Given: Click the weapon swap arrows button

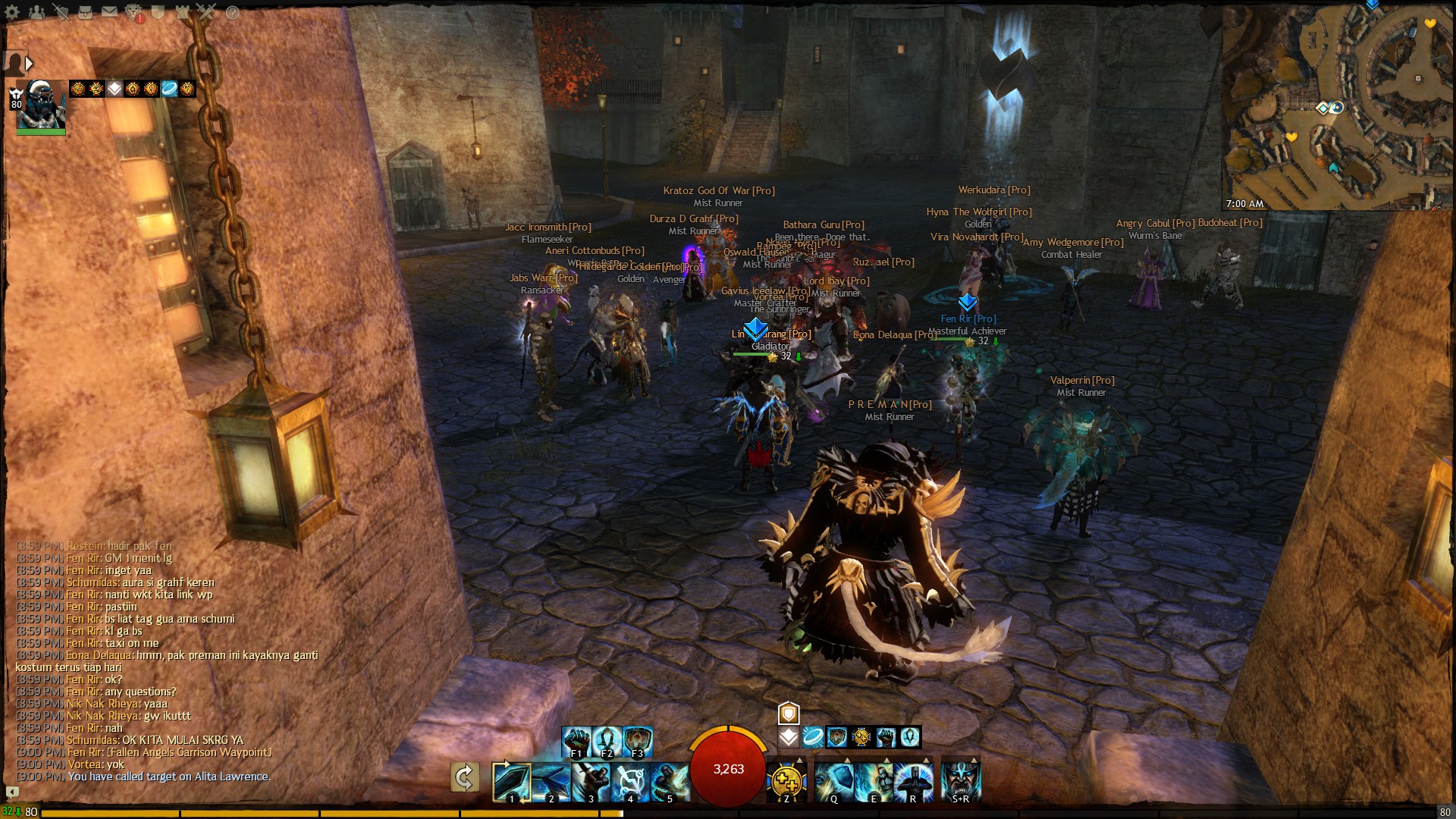Looking at the screenshot, I should [x=464, y=777].
